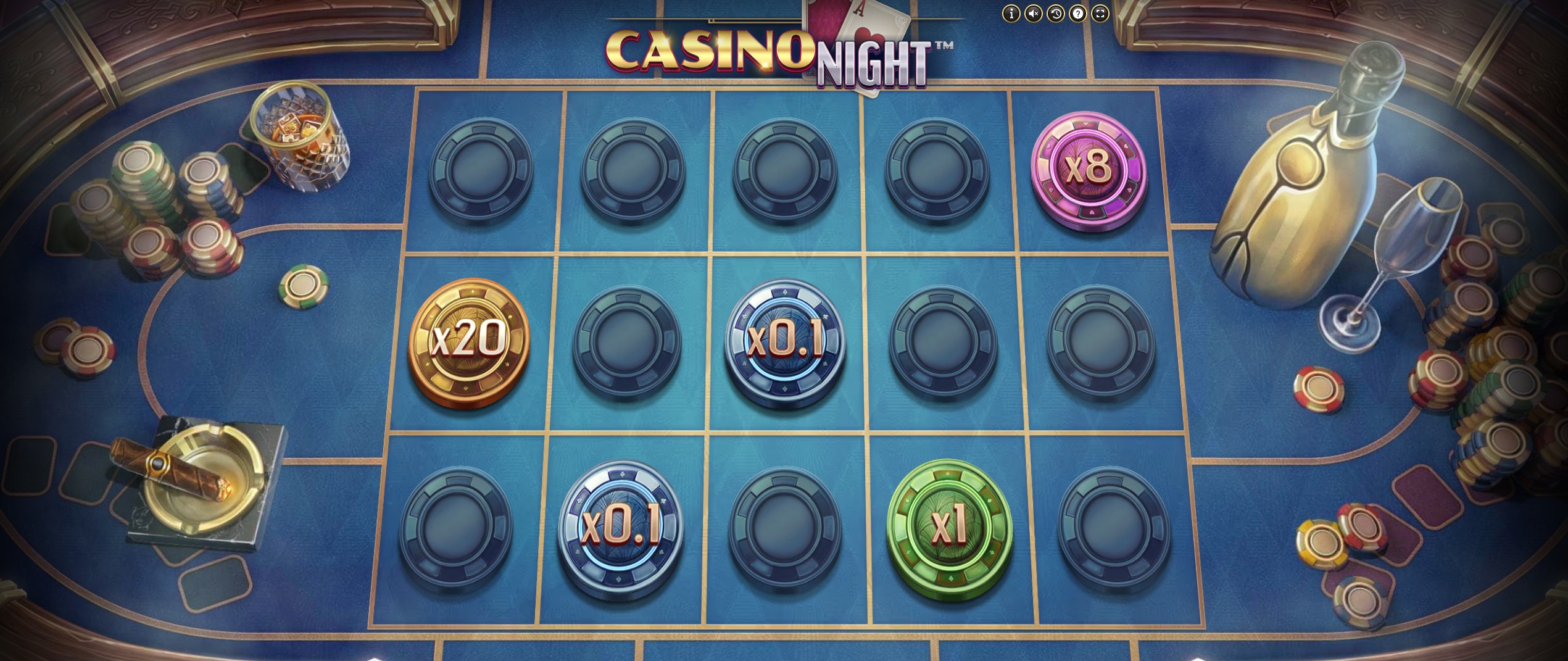
Task: View the game history
Action: pyautogui.click(x=1056, y=12)
